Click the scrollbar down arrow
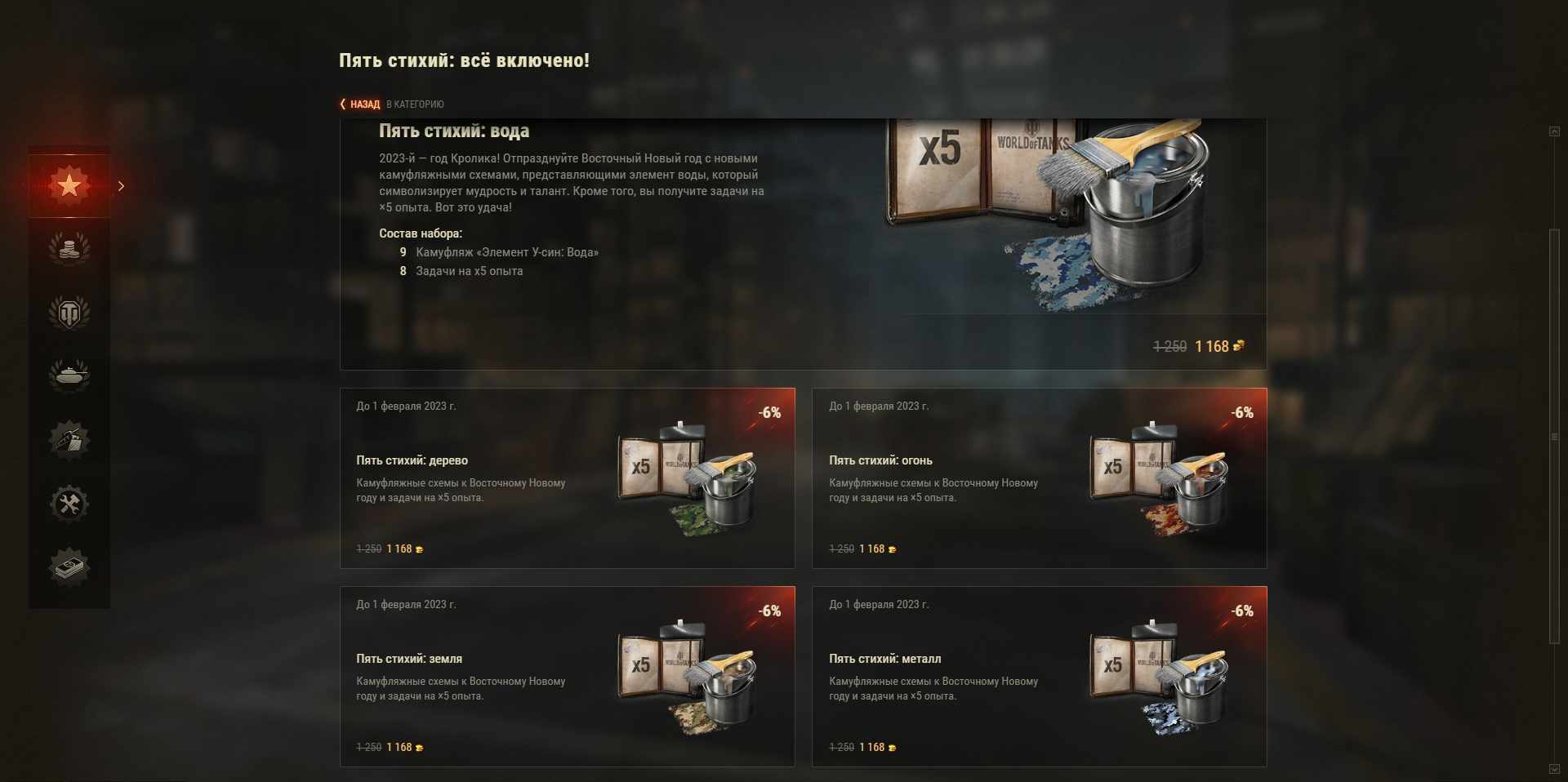The height and width of the screenshot is (782, 1568). (x=1554, y=769)
